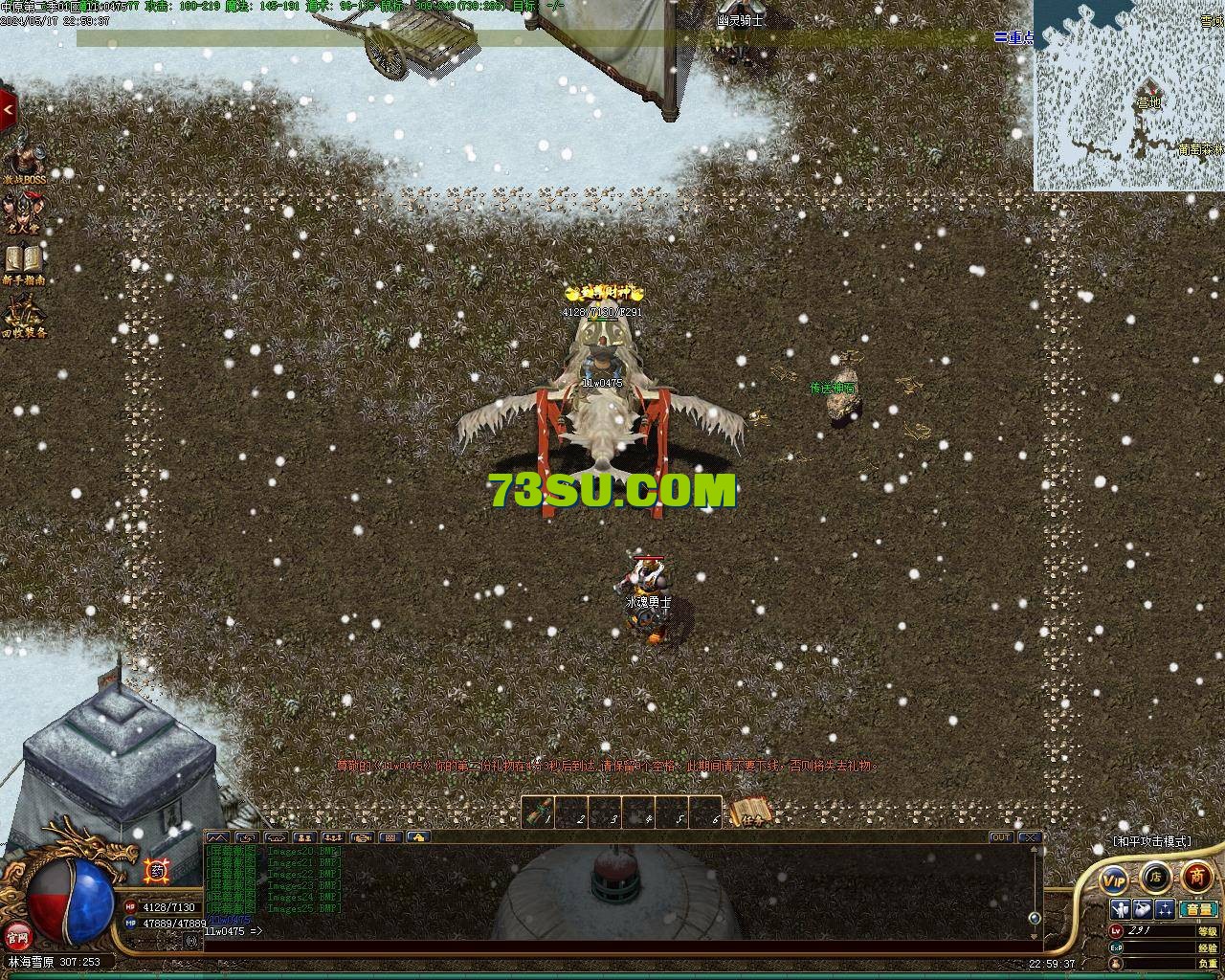Open the 新手指南 beginner guide book

[x=23, y=262]
